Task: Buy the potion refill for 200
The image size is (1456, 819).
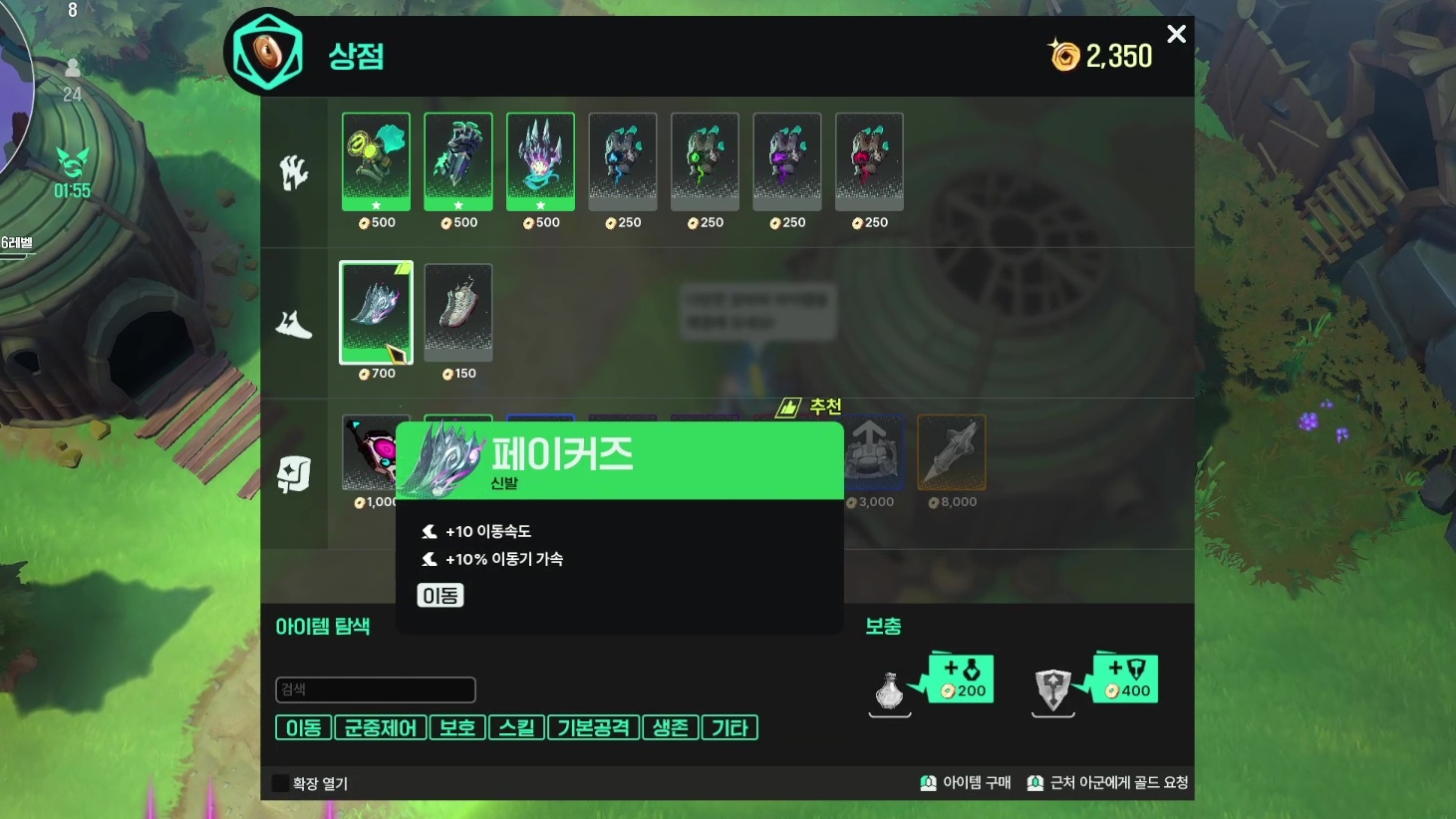Action: point(961,680)
